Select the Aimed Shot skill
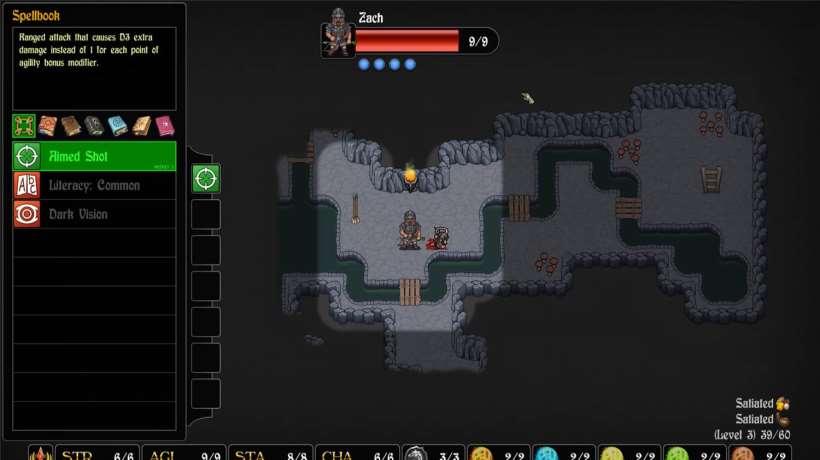The image size is (820, 460). pos(94,156)
